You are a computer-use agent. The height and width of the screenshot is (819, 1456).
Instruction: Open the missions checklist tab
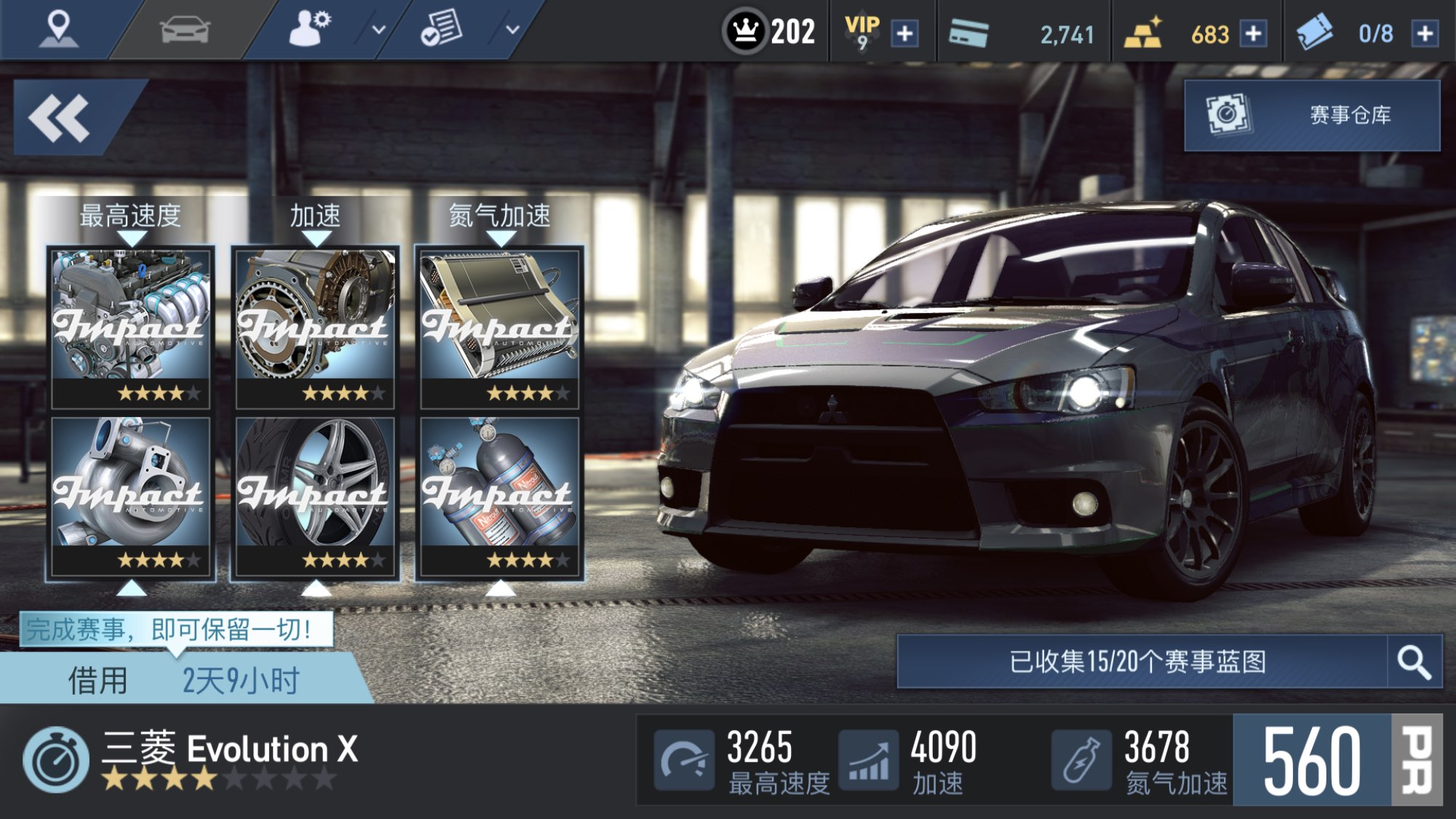click(x=441, y=30)
